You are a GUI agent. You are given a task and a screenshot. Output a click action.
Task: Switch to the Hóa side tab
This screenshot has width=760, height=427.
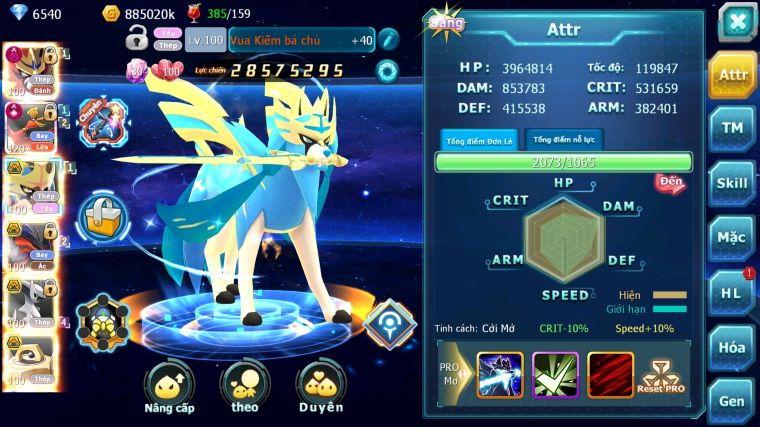pyautogui.click(x=732, y=347)
